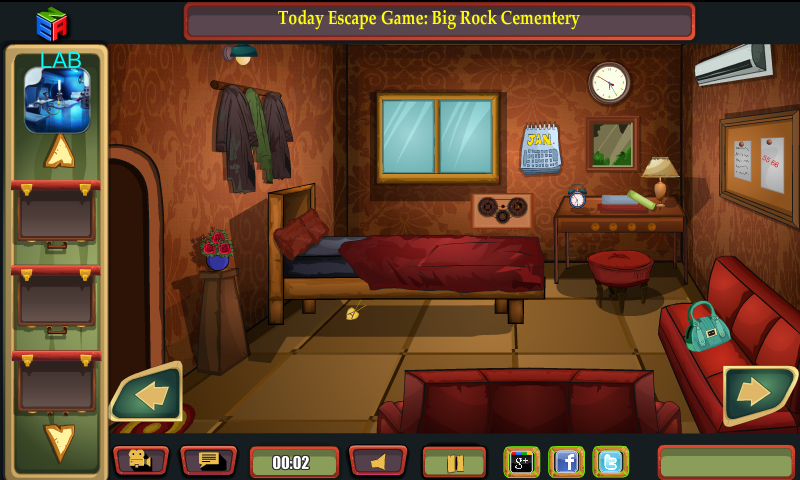Go to the previous room with the left arrow
The width and height of the screenshot is (800, 480).
click(148, 394)
